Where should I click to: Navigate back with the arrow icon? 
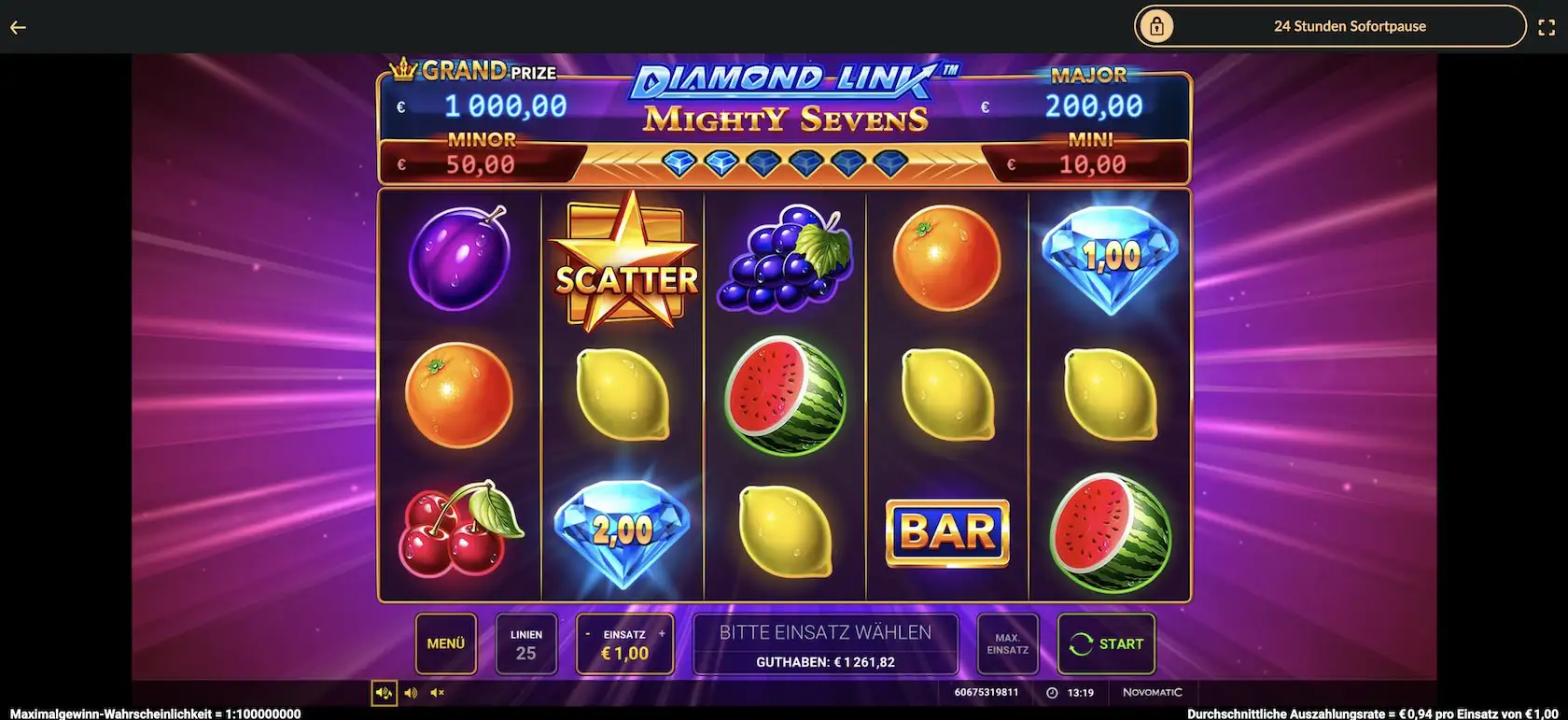click(x=17, y=26)
